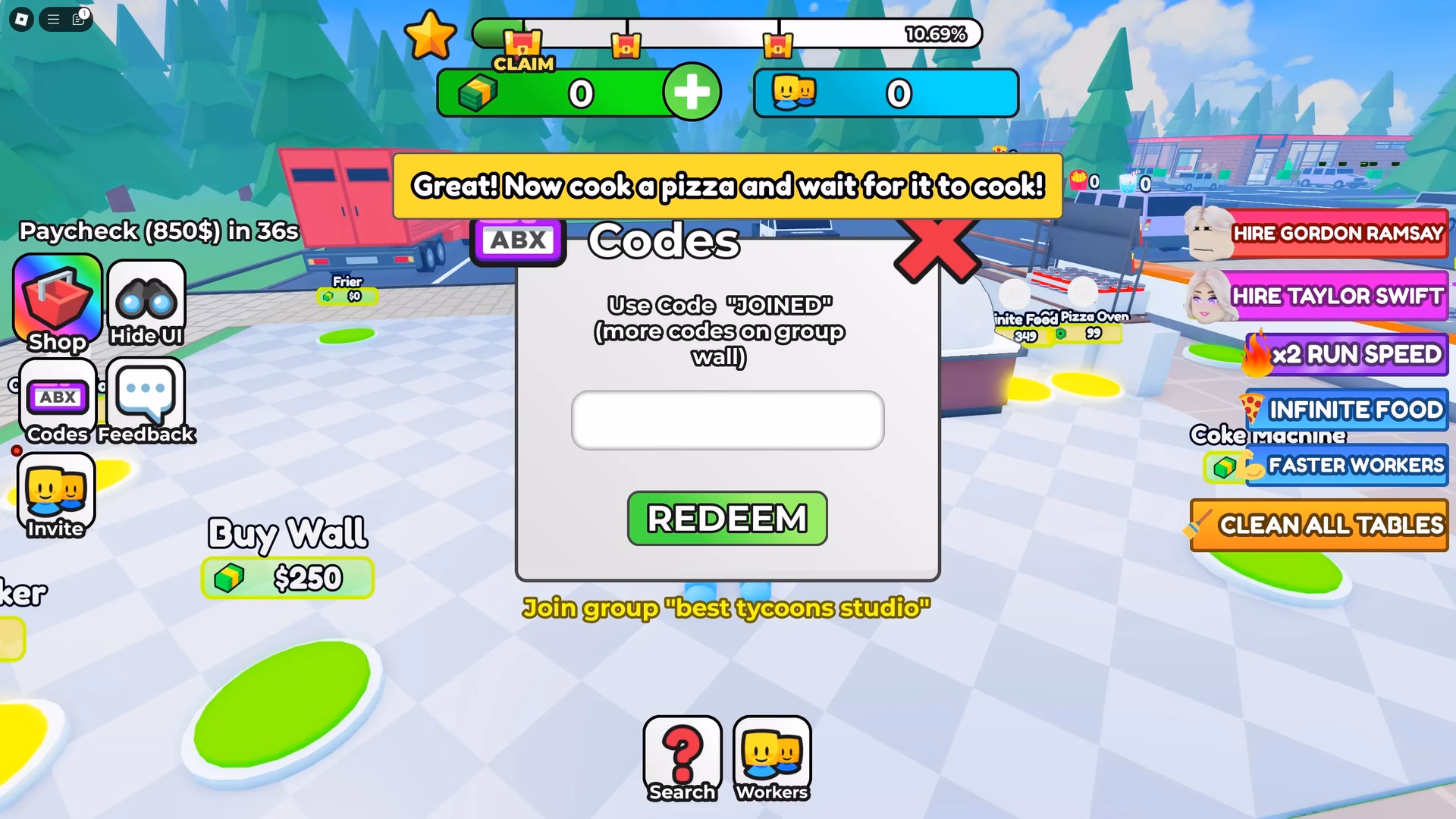Open the ABX Codes panel
This screenshot has width=1456, height=819.
click(57, 398)
